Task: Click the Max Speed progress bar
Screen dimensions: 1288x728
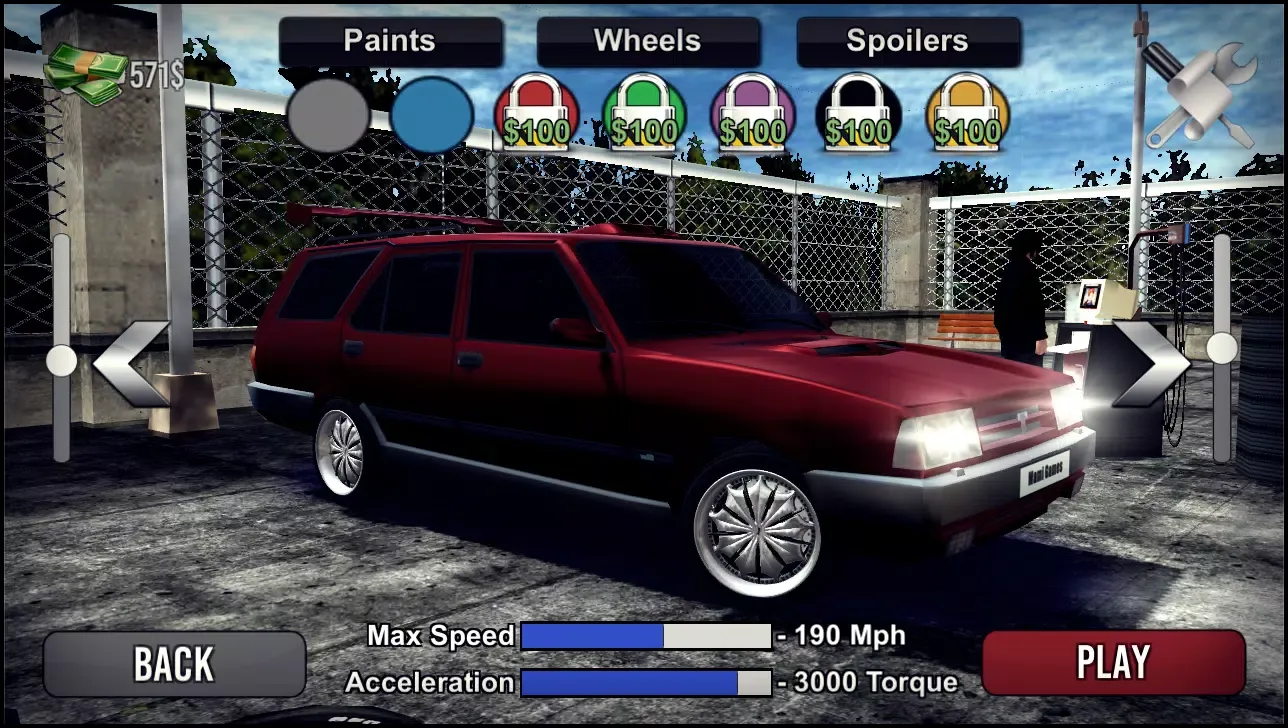Action: (645, 636)
